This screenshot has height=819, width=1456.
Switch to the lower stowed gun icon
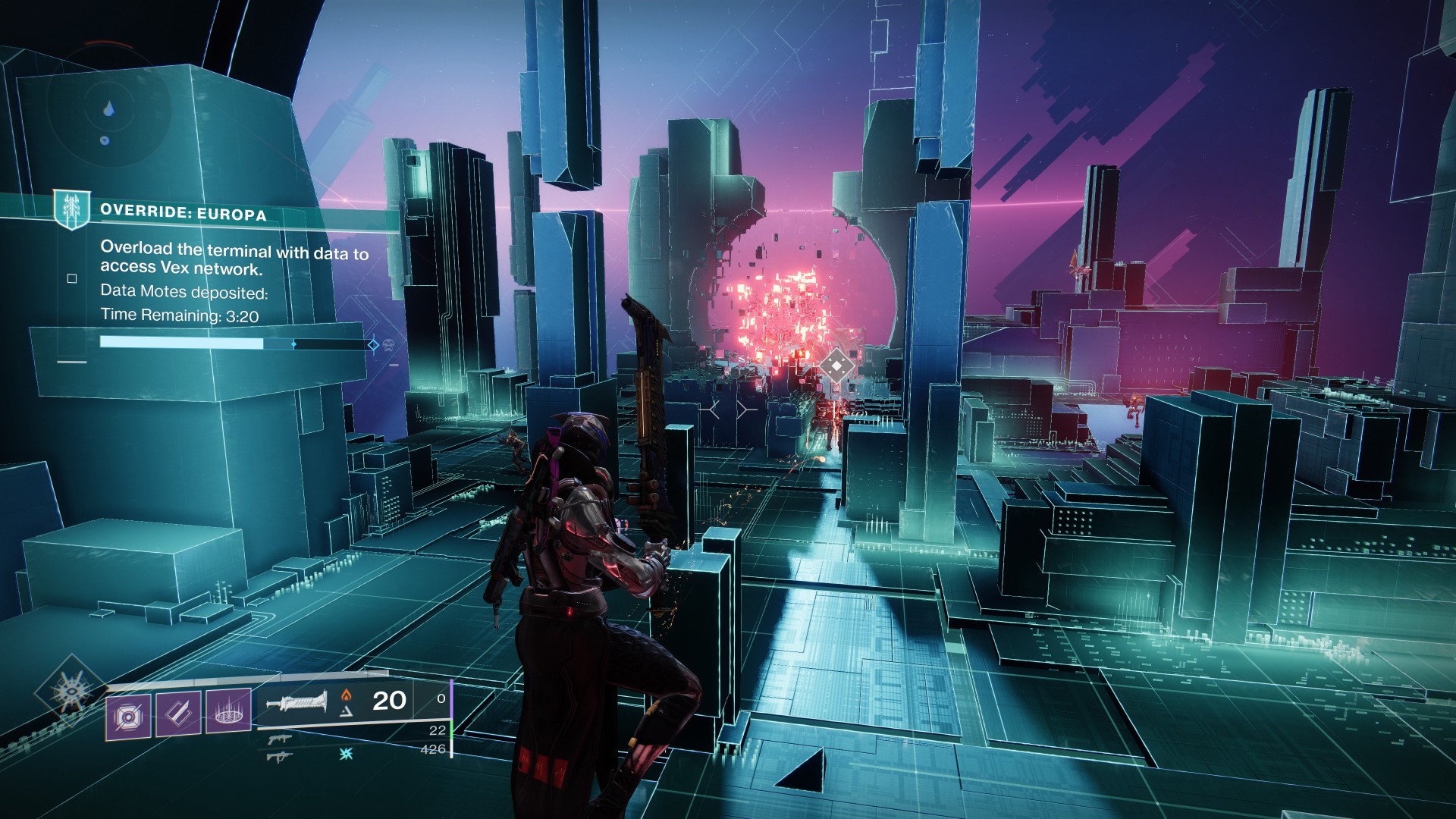click(x=278, y=755)
